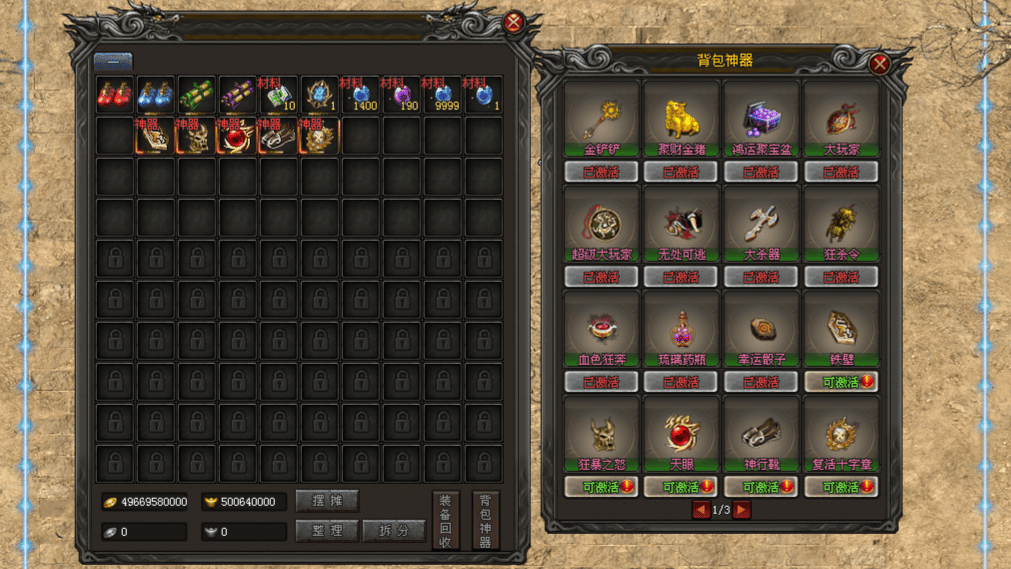This screenshot has width=1011, height=569.
Task: Open the 装备回收 equipment recycle
Action: (445, 521)
